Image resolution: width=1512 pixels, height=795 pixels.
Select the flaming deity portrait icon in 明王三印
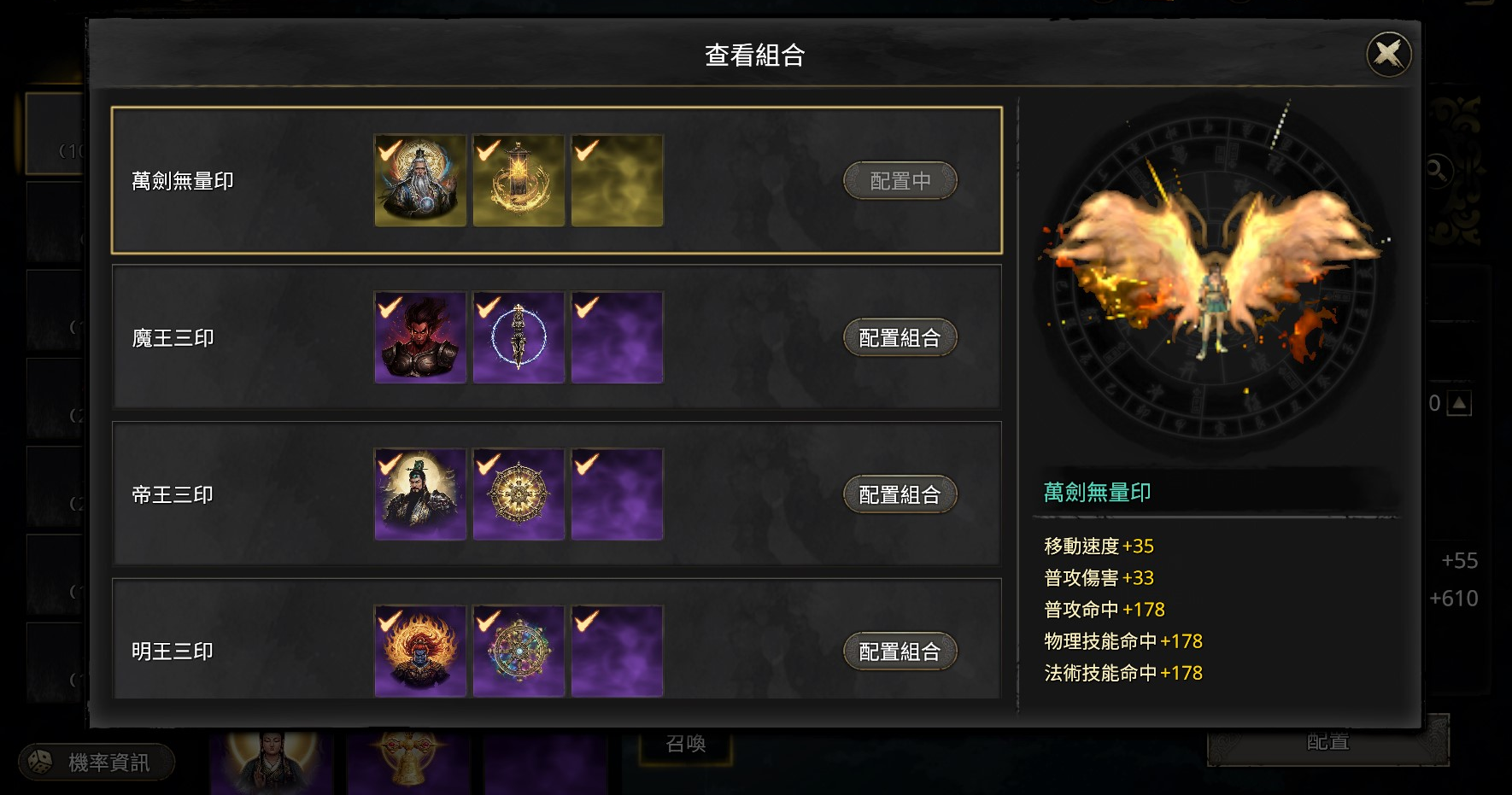click(x=420, y=652)
